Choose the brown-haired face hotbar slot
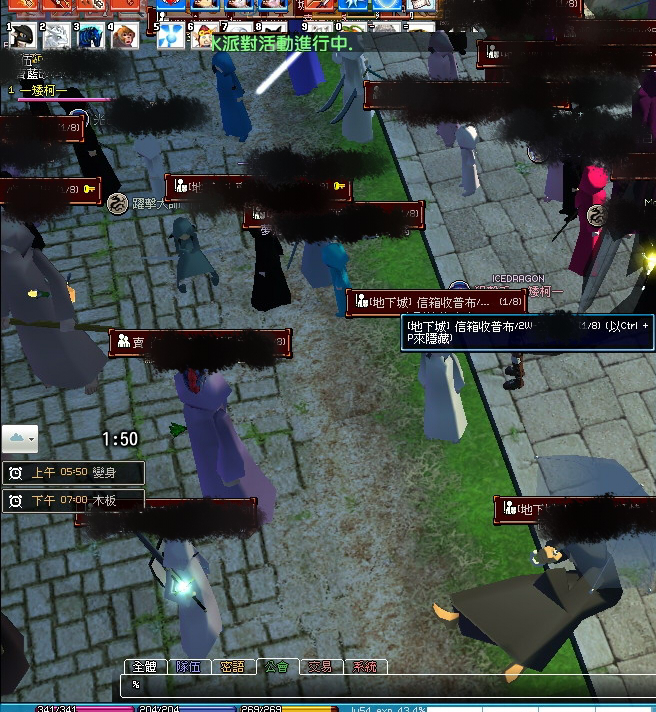The image size is (656, 712). 125,37
